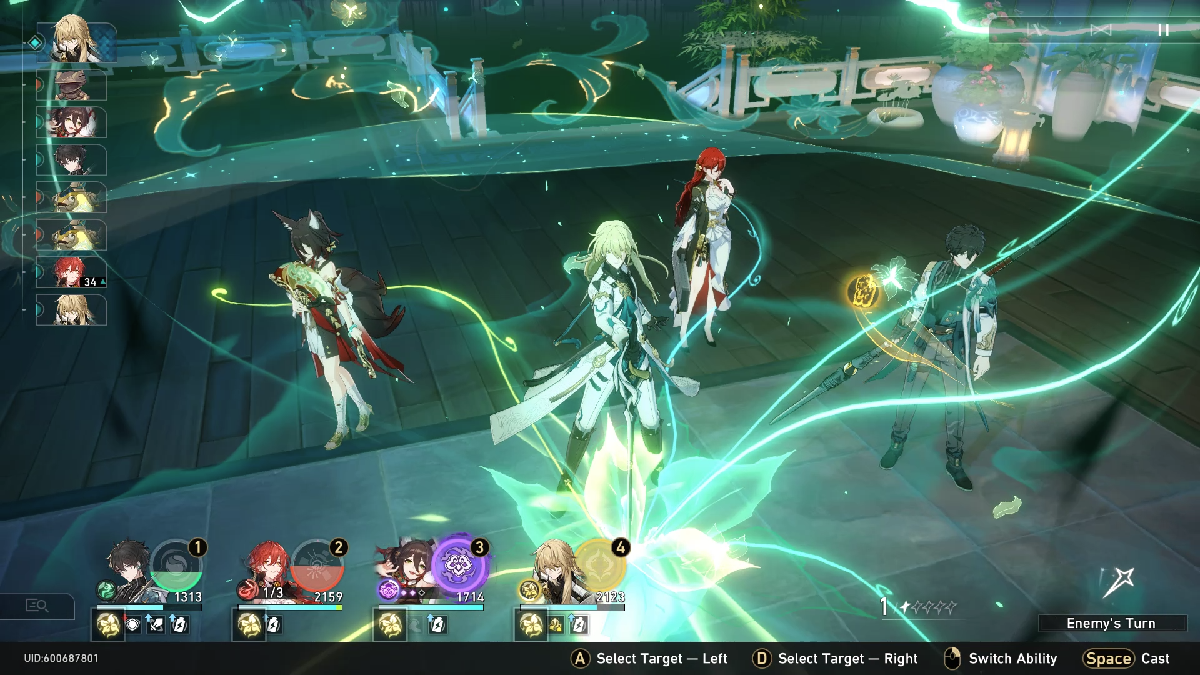Activate slot 3 purple ultimate

click(x=460, y=565)
